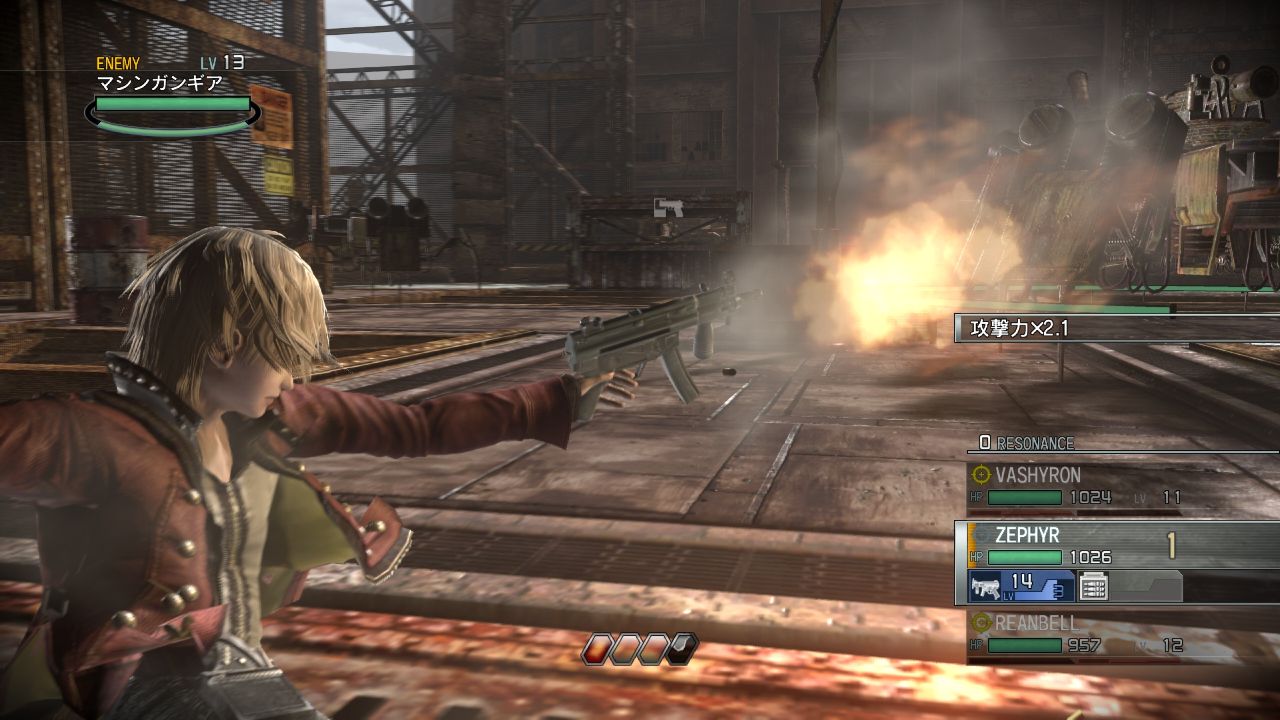
Task: Switch to Zephyr's item case slot
Action: pos(1093,586)
